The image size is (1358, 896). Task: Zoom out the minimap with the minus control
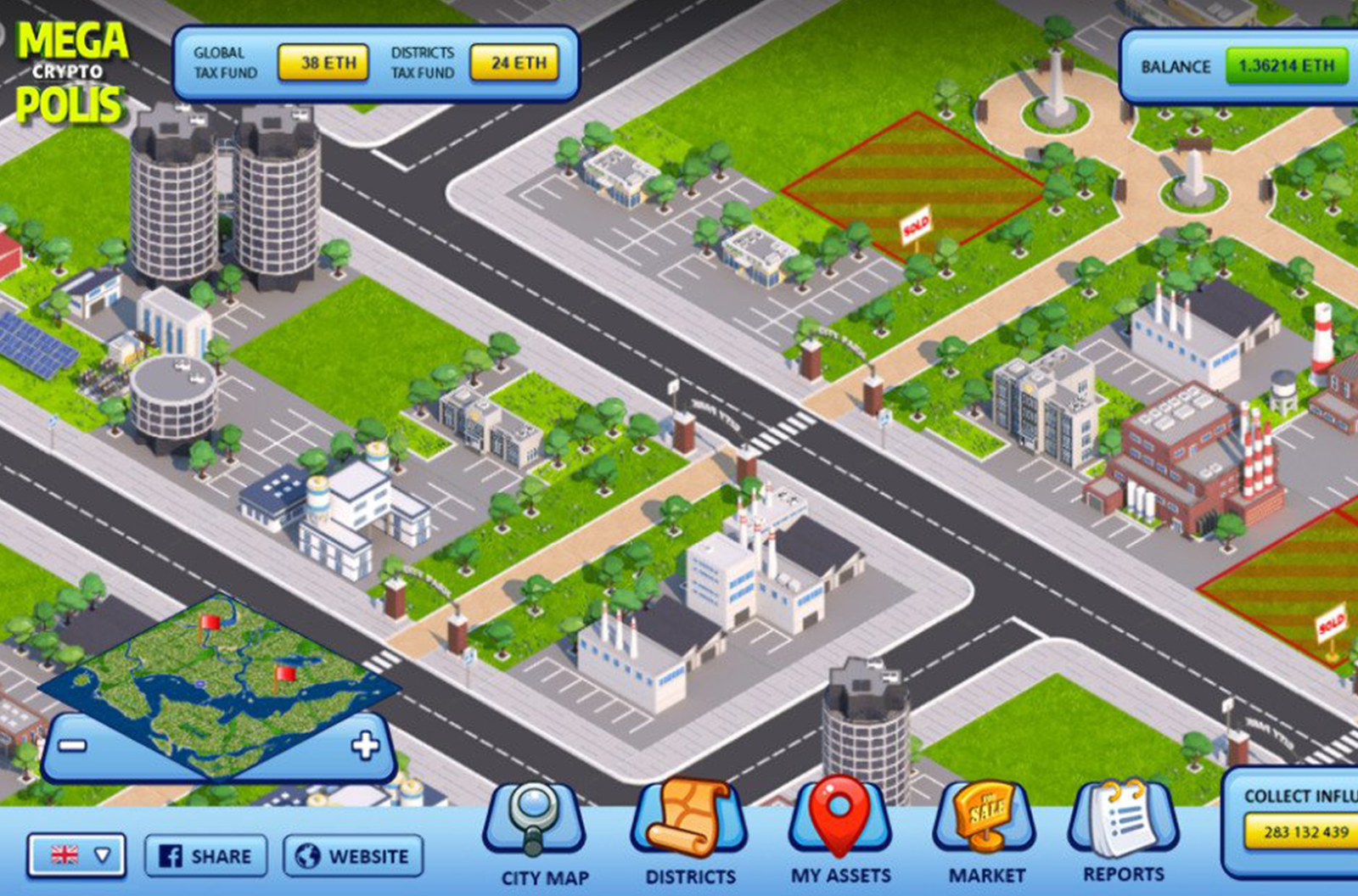[x=73, y=745]
